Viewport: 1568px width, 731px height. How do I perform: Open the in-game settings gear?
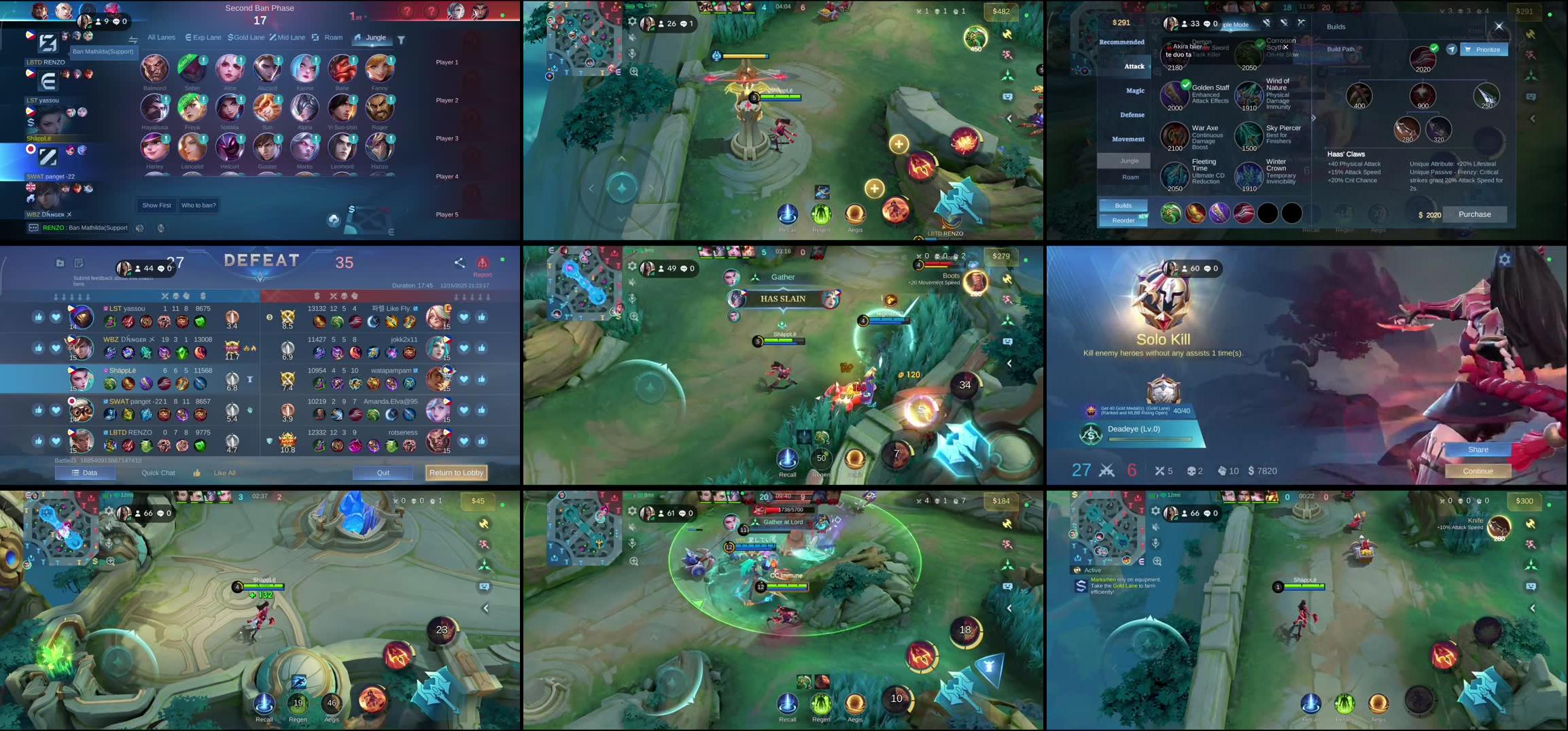631,19
